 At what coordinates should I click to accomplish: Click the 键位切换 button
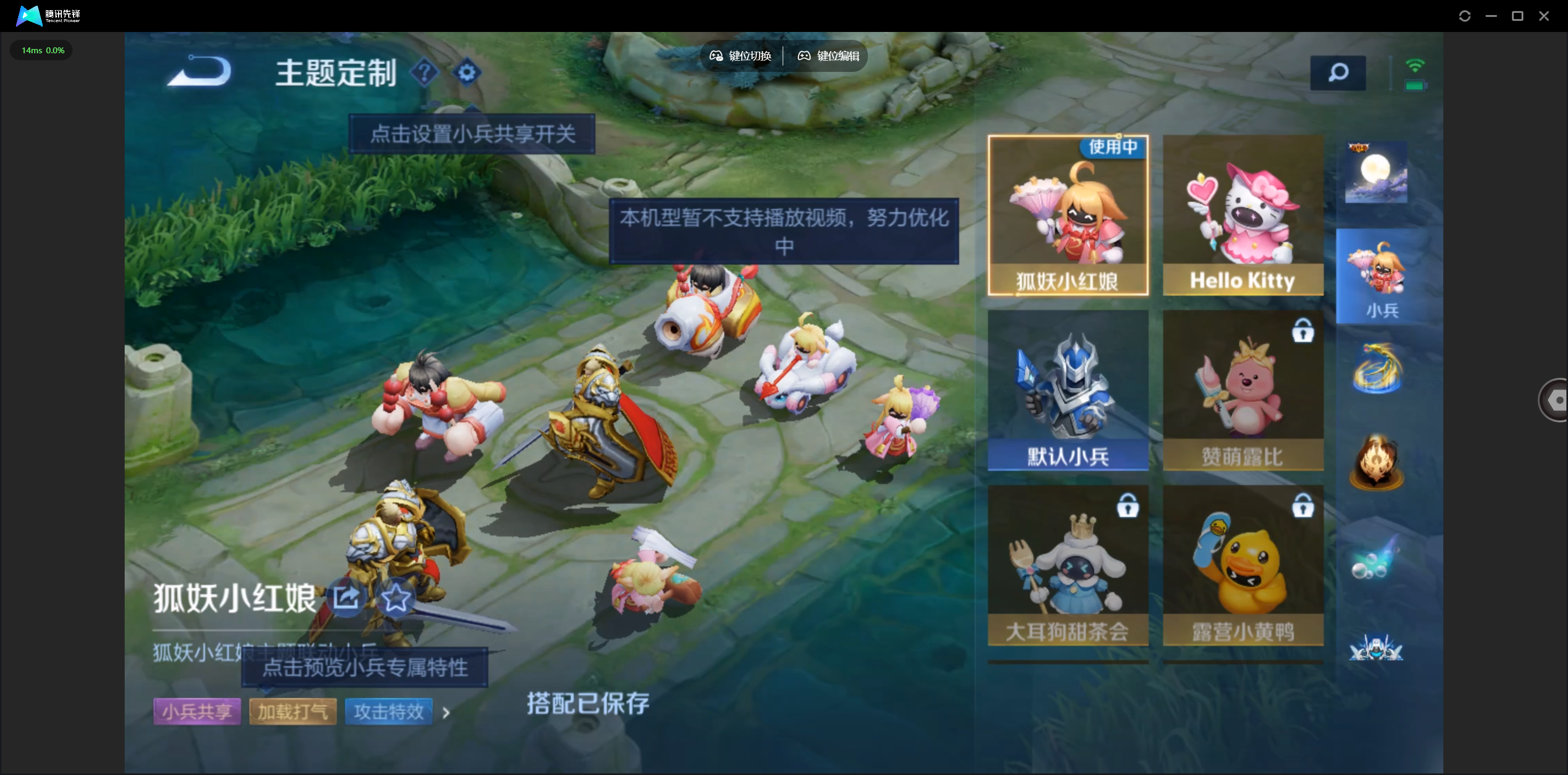(x=741, y=56)
